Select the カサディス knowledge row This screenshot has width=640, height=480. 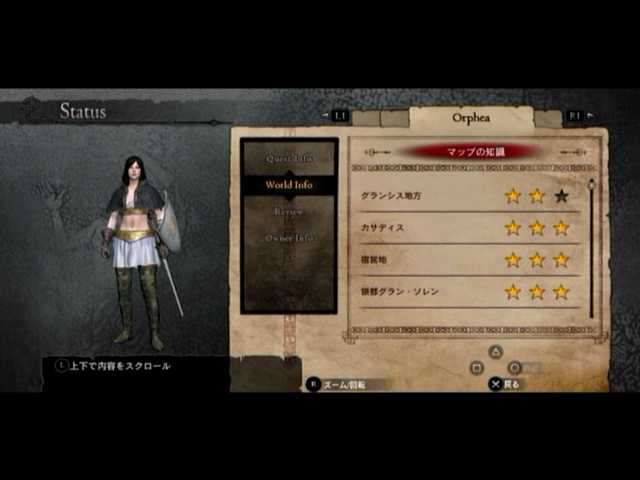click(465, 227)
